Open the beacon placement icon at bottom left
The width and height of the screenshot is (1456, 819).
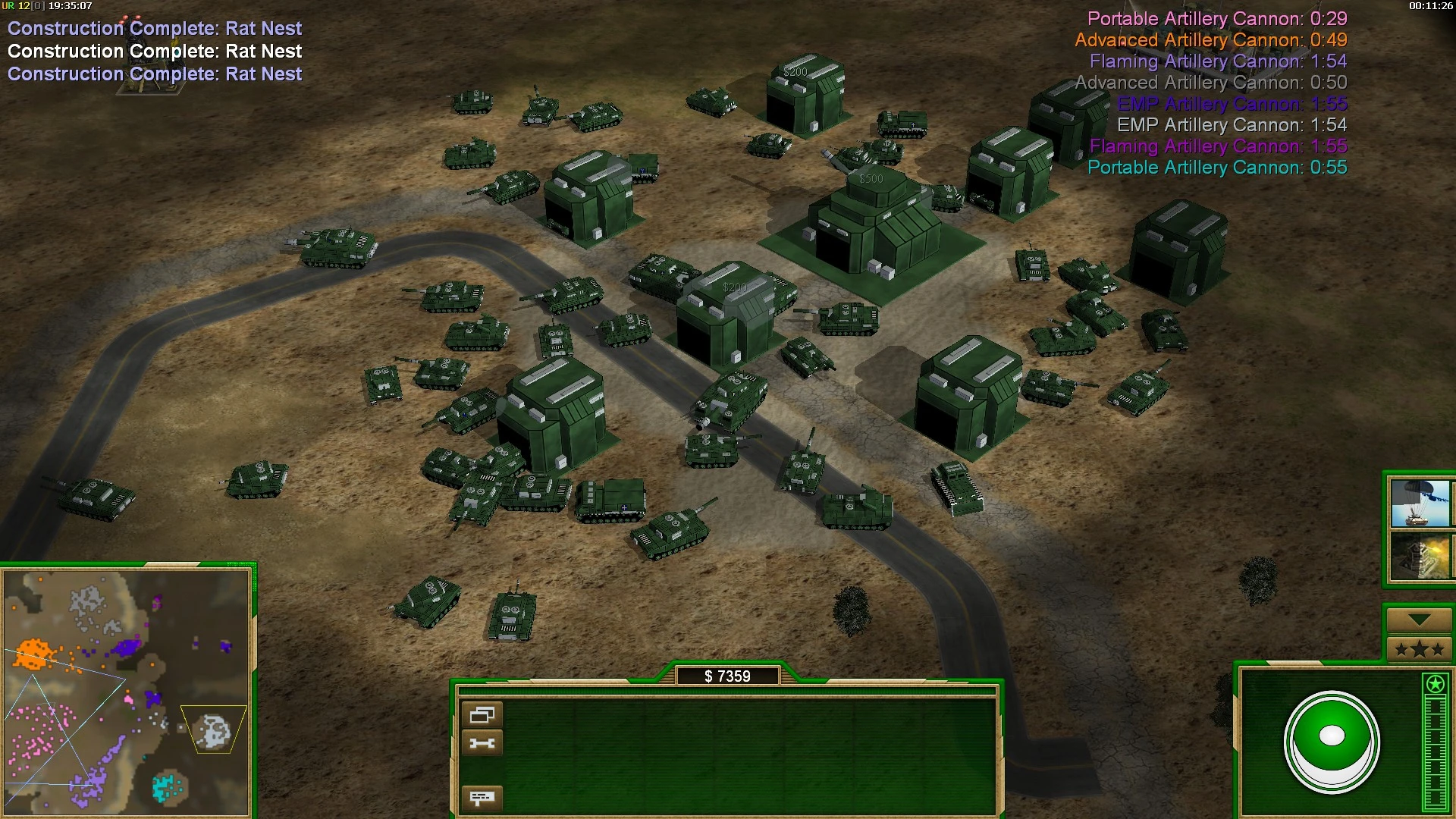483,797
